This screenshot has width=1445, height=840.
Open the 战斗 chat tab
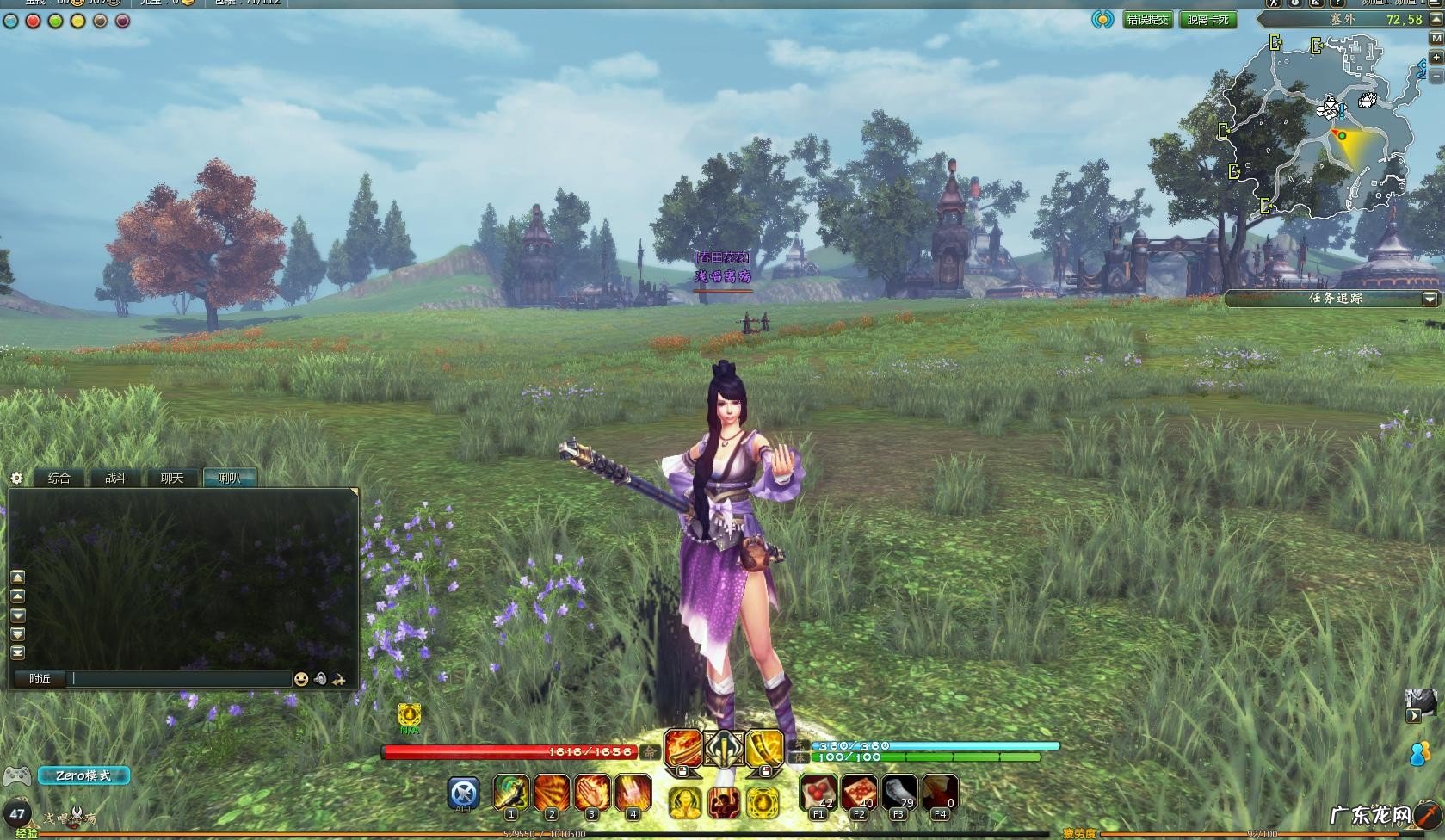(116, 478)
